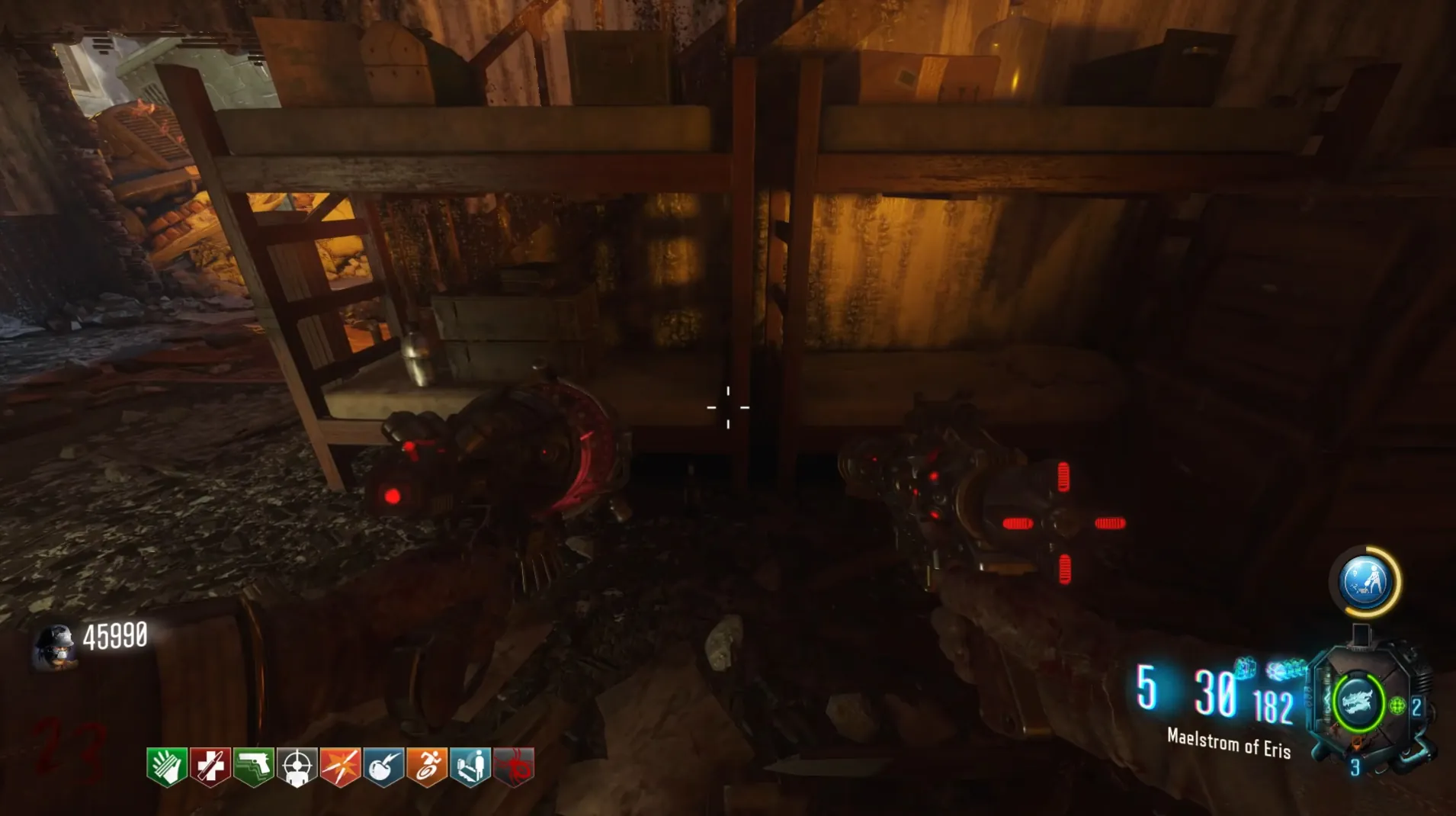Select the Stamin-Up running man perk
The image size is (1456, 816).
428,766
